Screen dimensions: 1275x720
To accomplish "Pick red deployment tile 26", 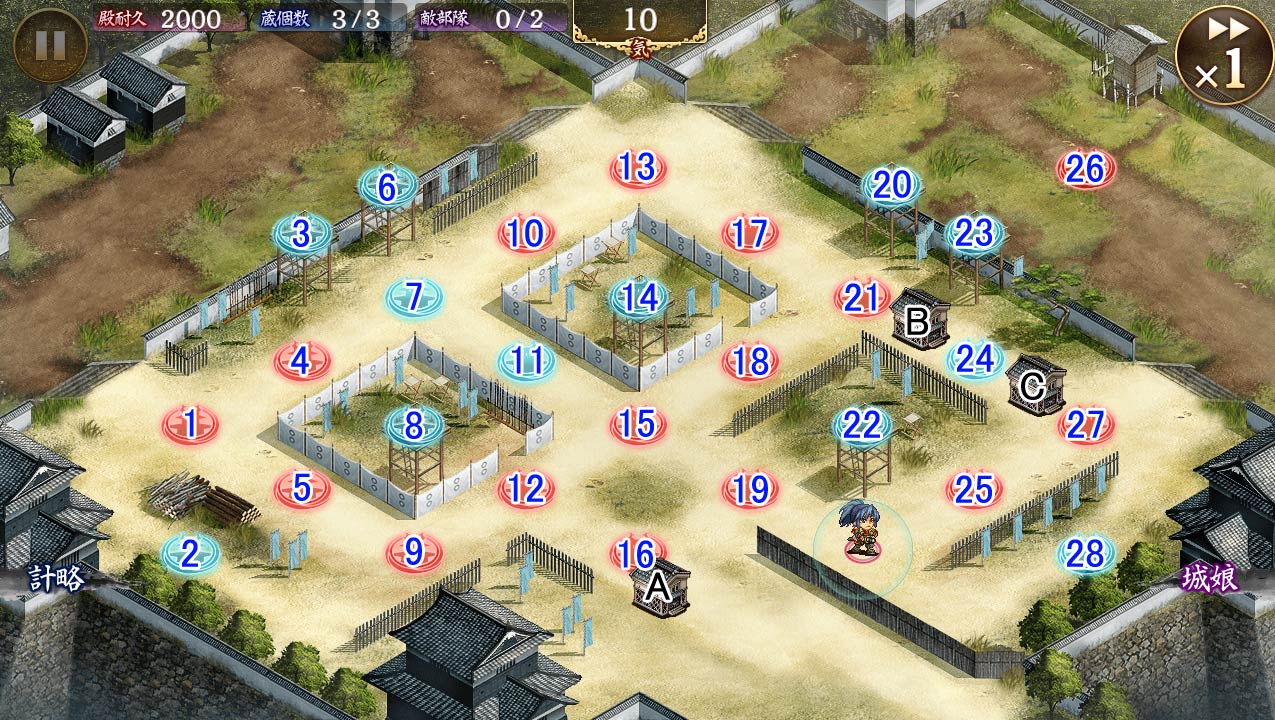I will click(1086, 169).
